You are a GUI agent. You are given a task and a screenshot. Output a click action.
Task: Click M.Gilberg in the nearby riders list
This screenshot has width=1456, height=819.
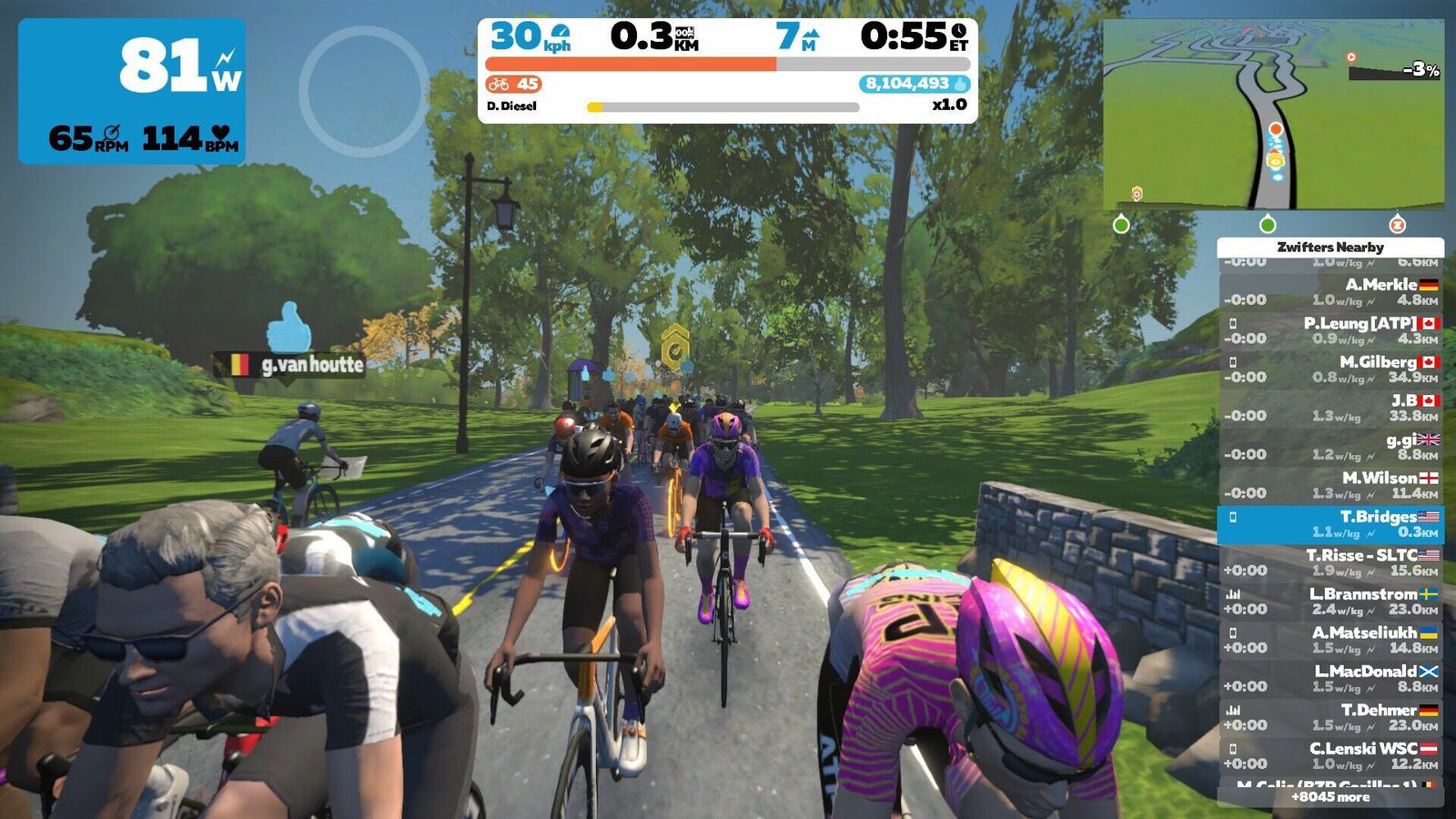coord(1330,369)
